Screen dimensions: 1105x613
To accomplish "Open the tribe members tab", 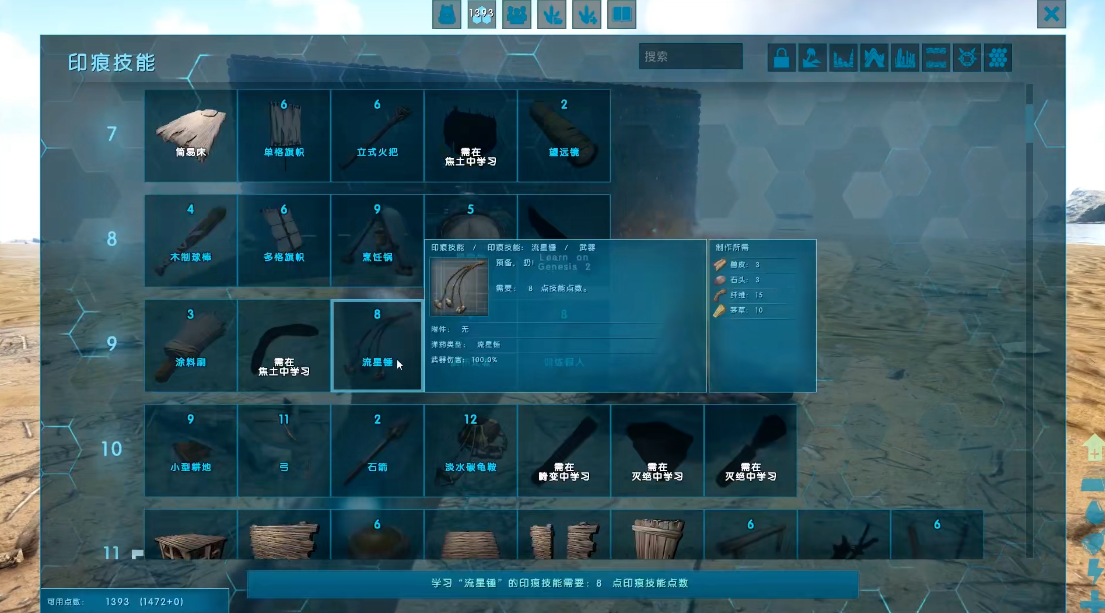I will (516, 14).
